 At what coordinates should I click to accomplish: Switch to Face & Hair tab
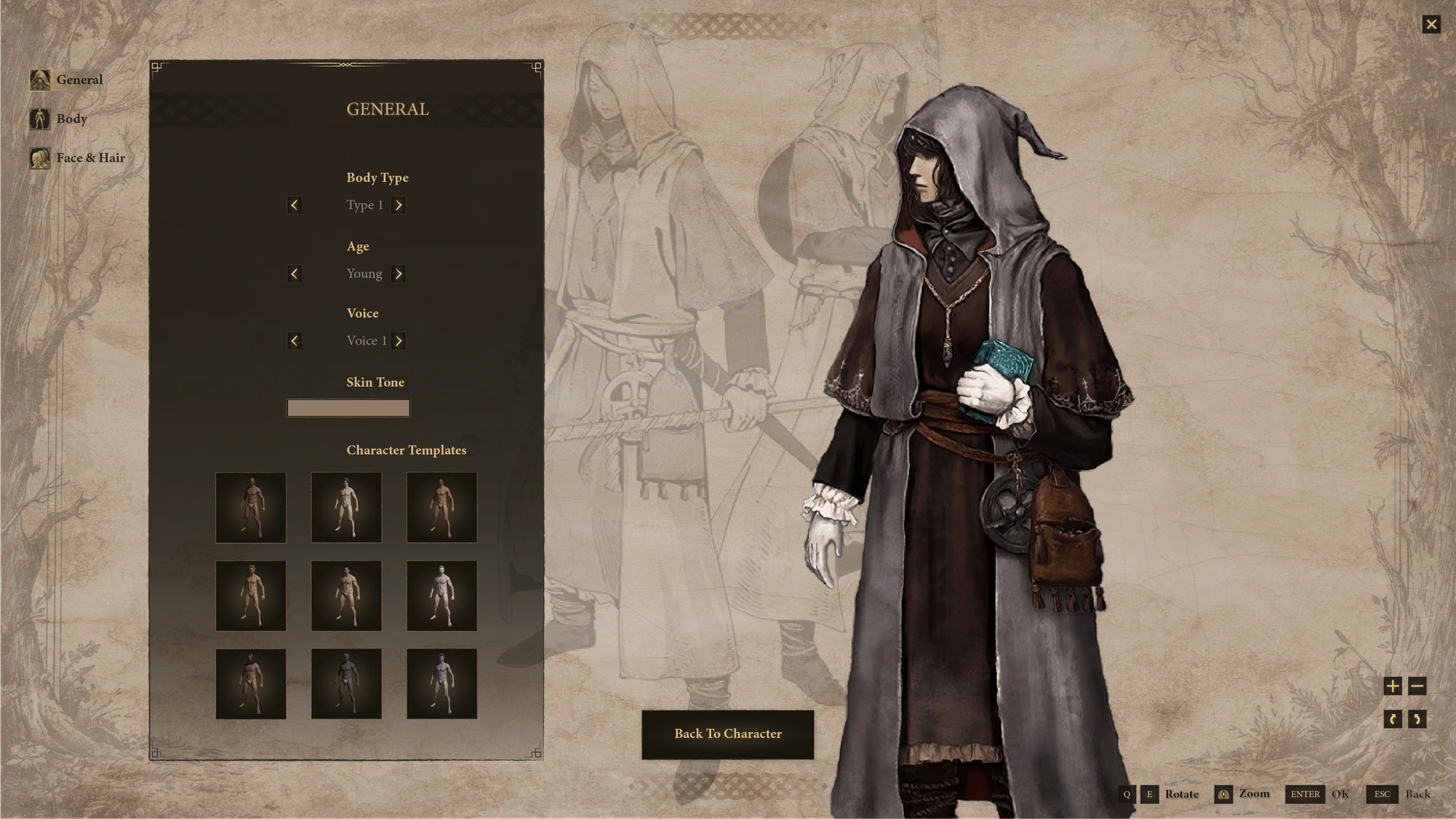coord(78,158)
